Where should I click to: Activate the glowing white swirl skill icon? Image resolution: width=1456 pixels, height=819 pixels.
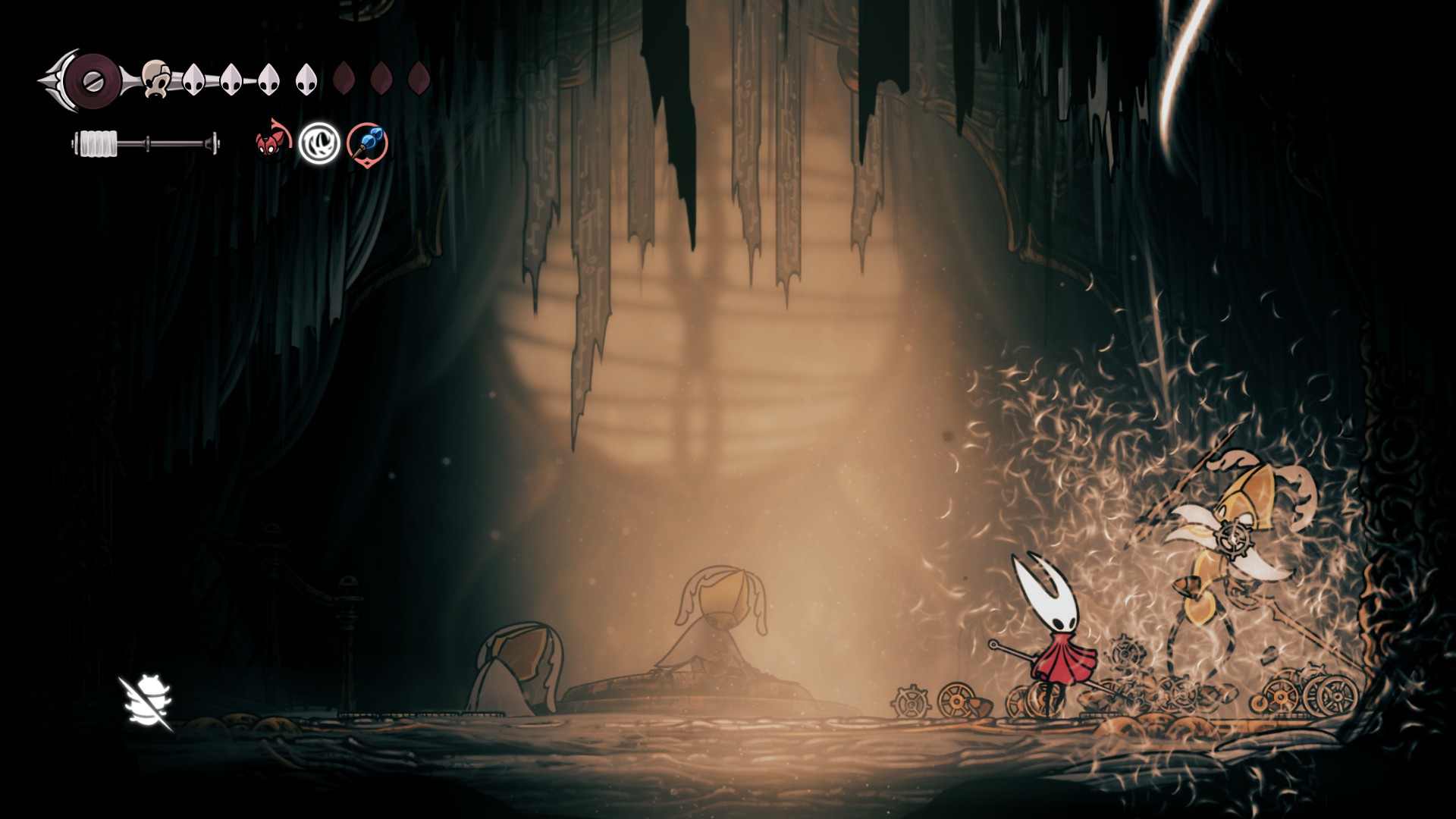(318, 143)
